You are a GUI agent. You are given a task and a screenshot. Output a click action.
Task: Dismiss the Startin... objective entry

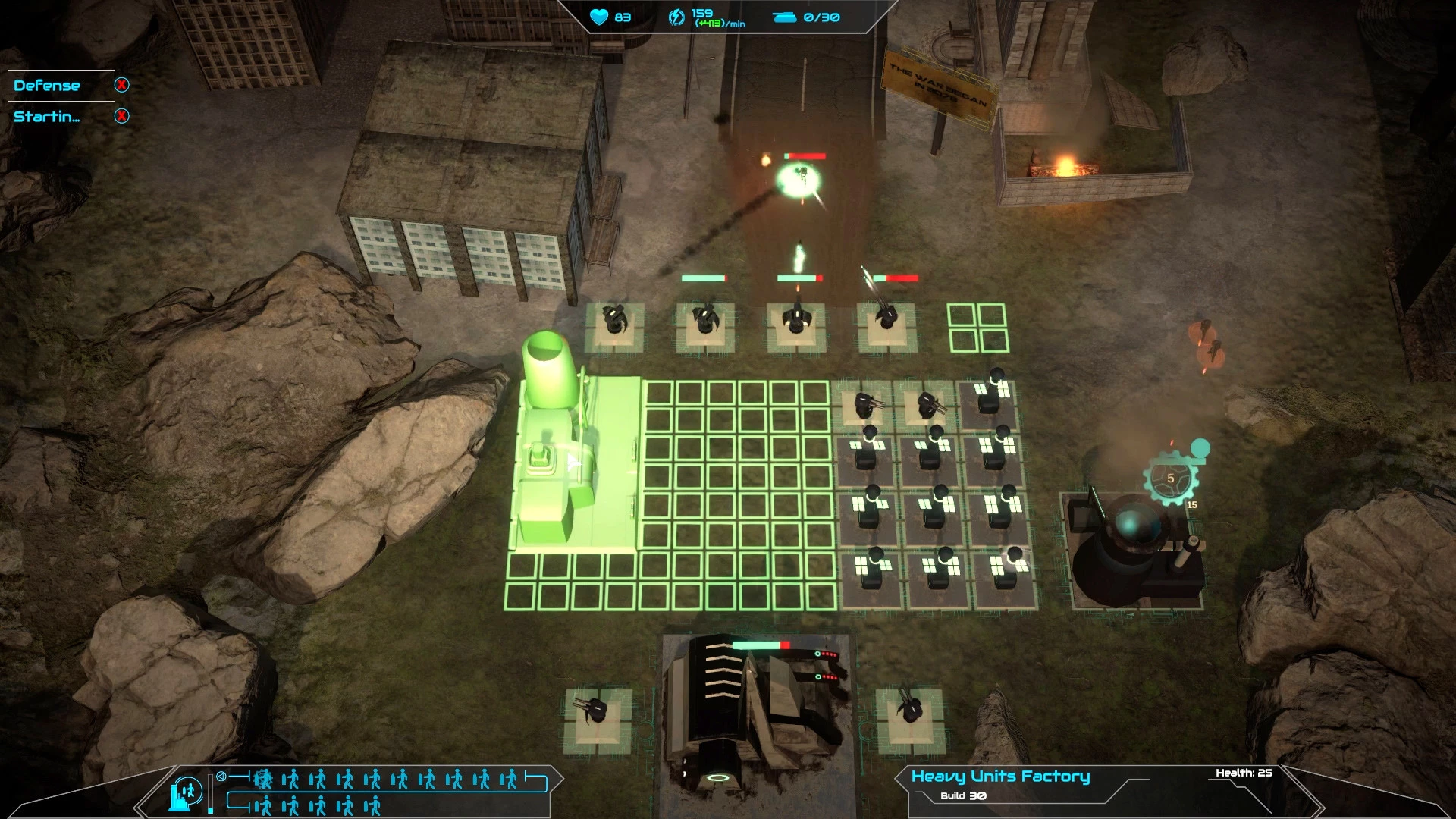[121, 116]
